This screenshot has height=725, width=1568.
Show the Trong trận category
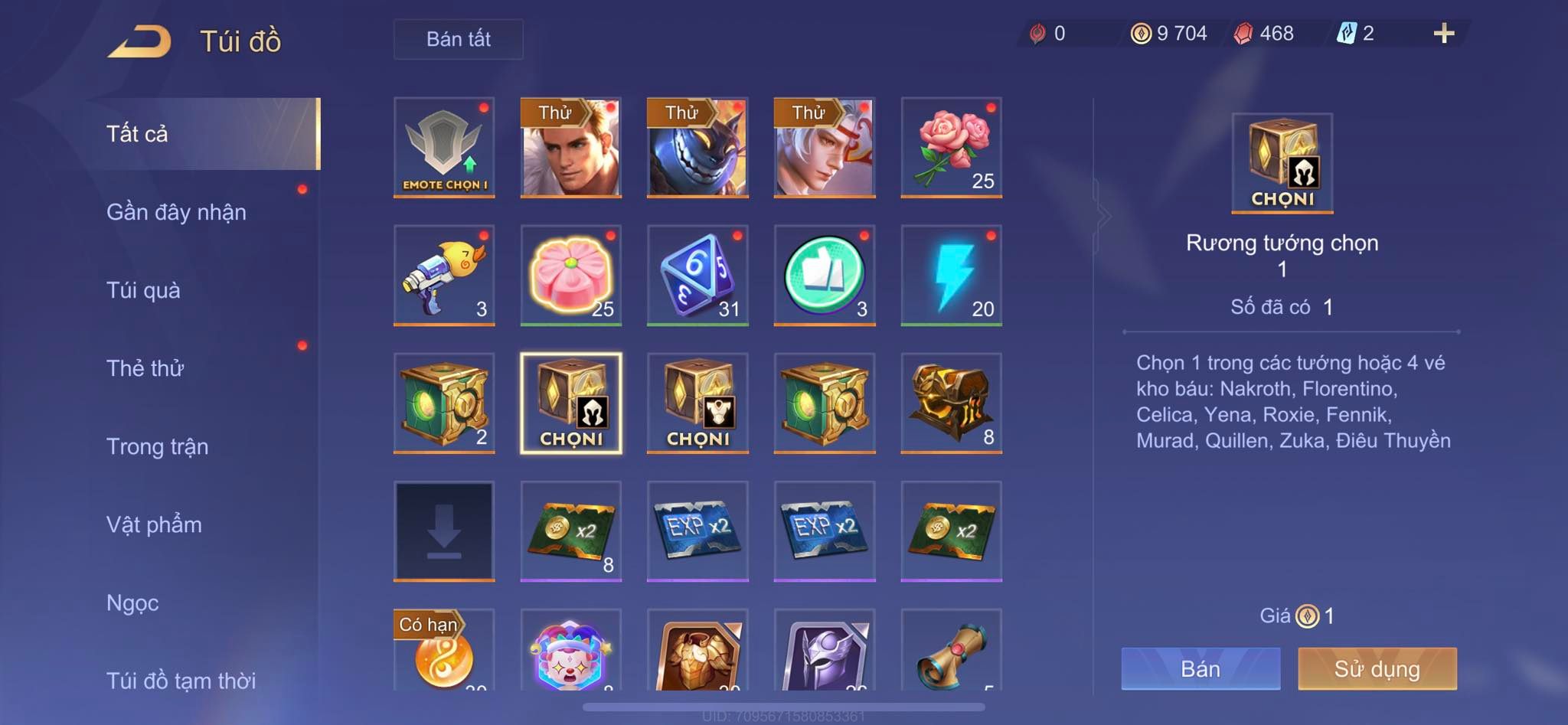pyautogui.click(x=157, y=446)
